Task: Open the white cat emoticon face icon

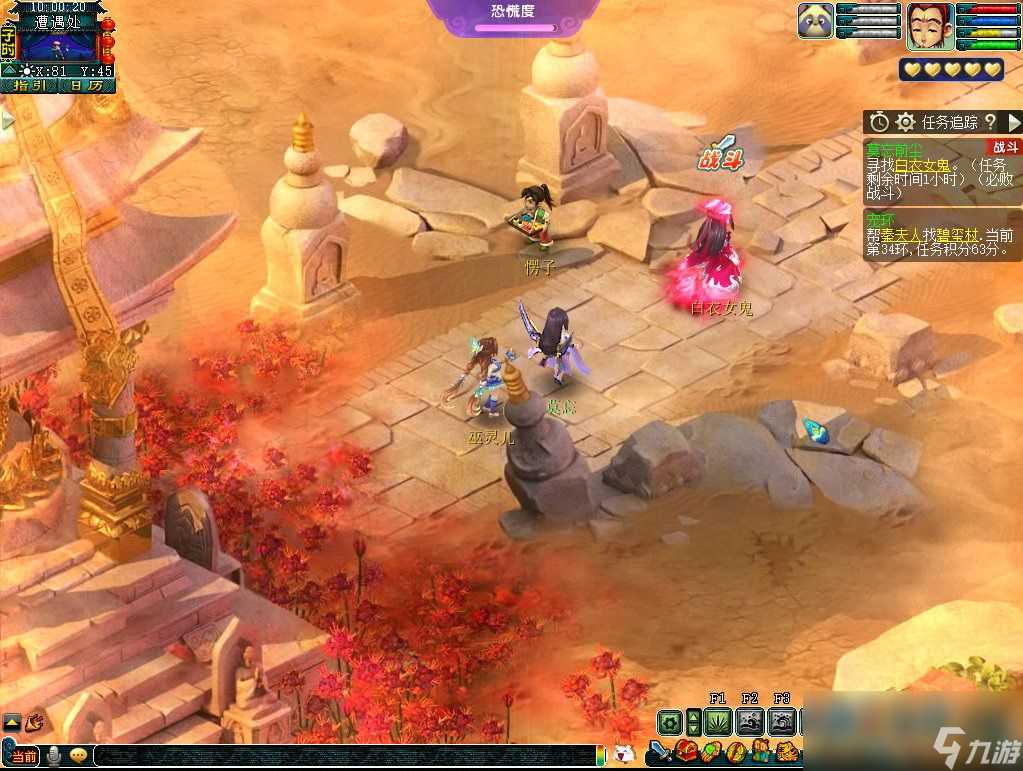Action: (x=623, y=754)
